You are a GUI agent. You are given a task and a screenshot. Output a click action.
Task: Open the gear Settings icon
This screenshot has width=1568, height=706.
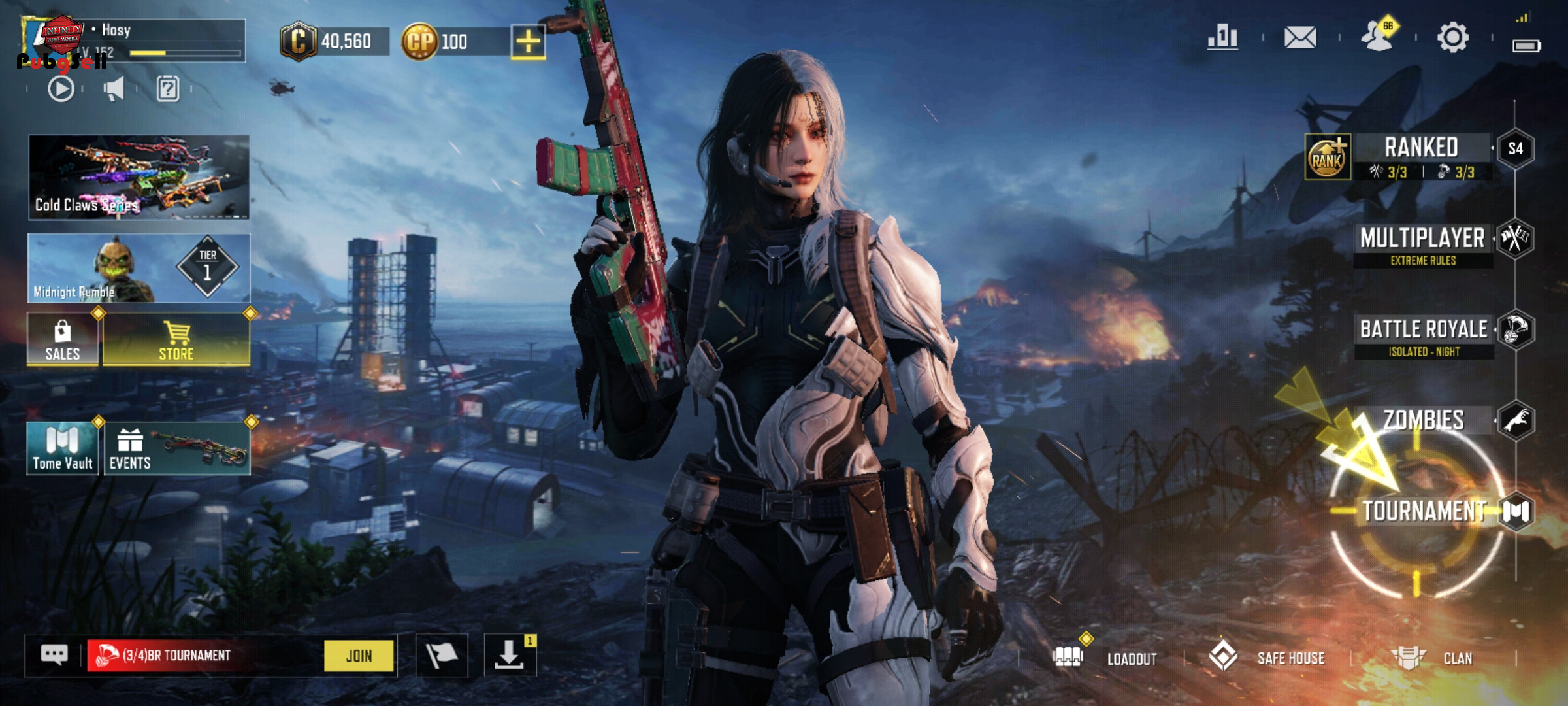(x=1453, y=37)
